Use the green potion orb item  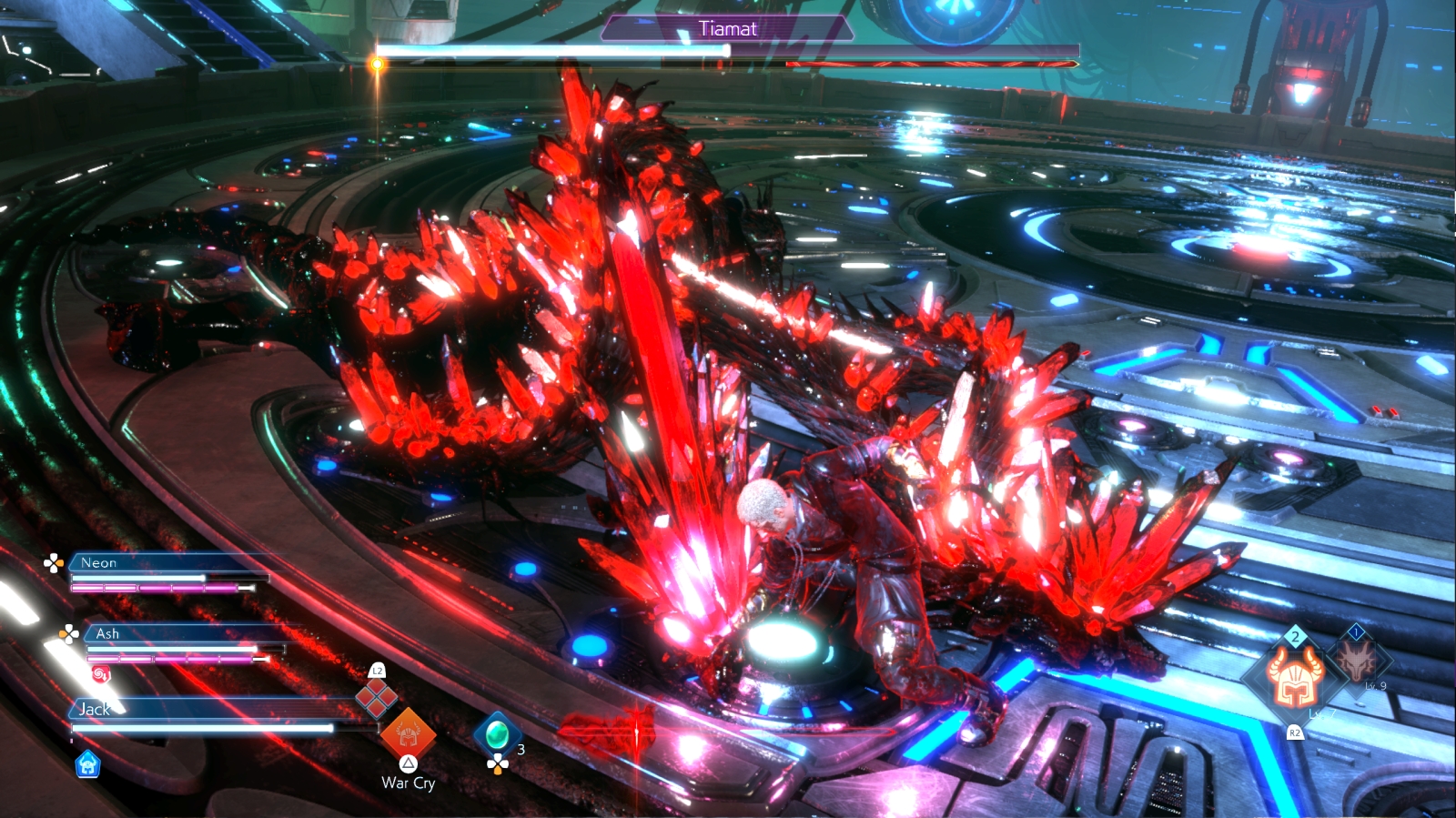tap(497, 732)
